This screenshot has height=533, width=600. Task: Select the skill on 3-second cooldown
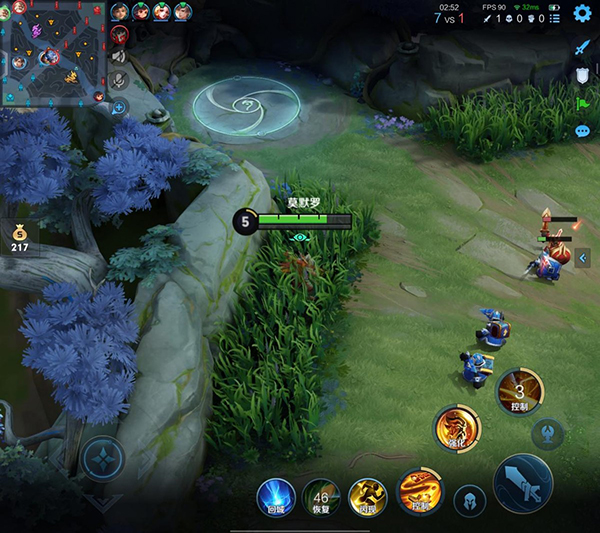click(520, 390)
